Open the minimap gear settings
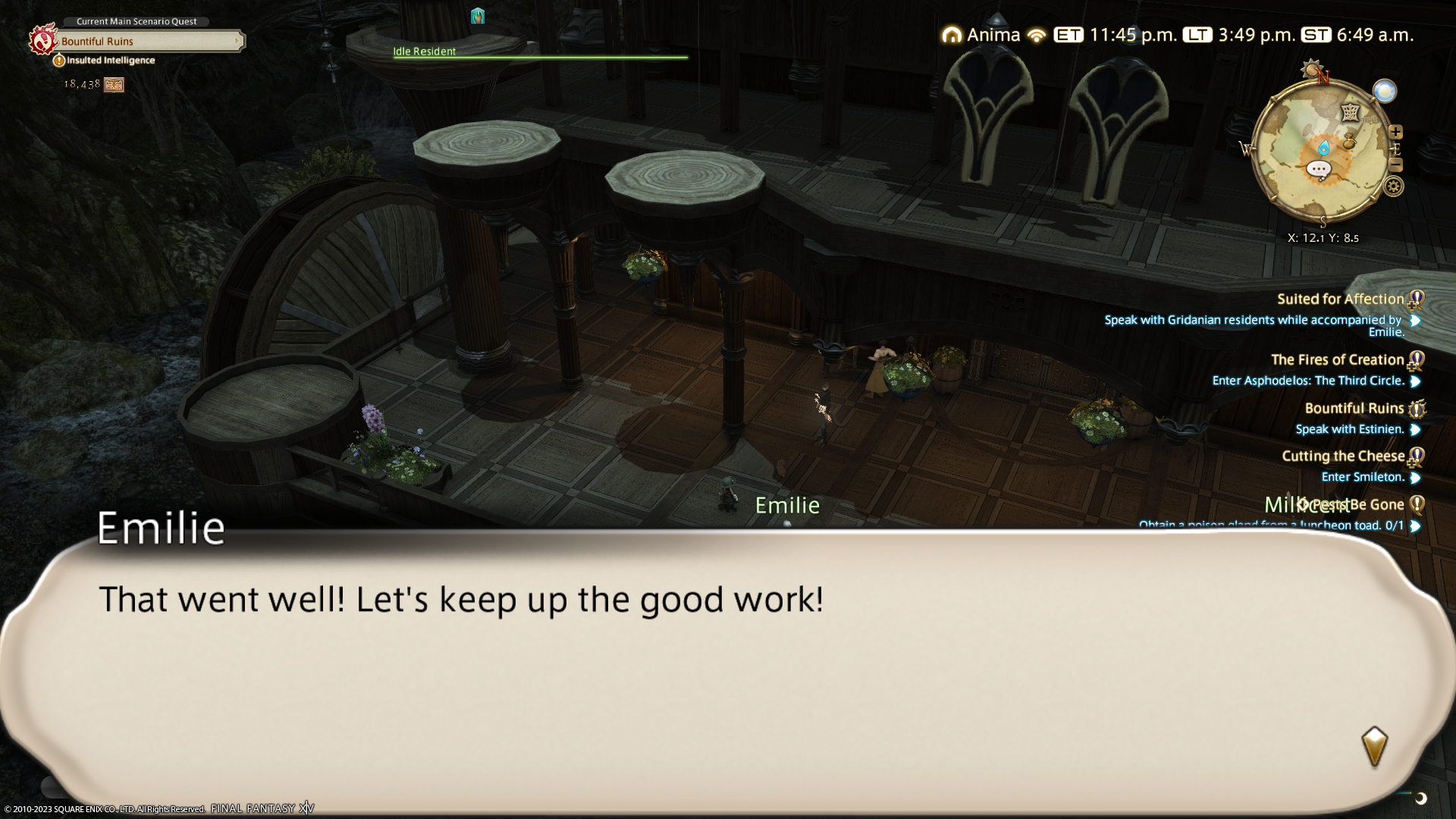The width and height of the screenshot is (1456, 819). (x=1394, y=187)
